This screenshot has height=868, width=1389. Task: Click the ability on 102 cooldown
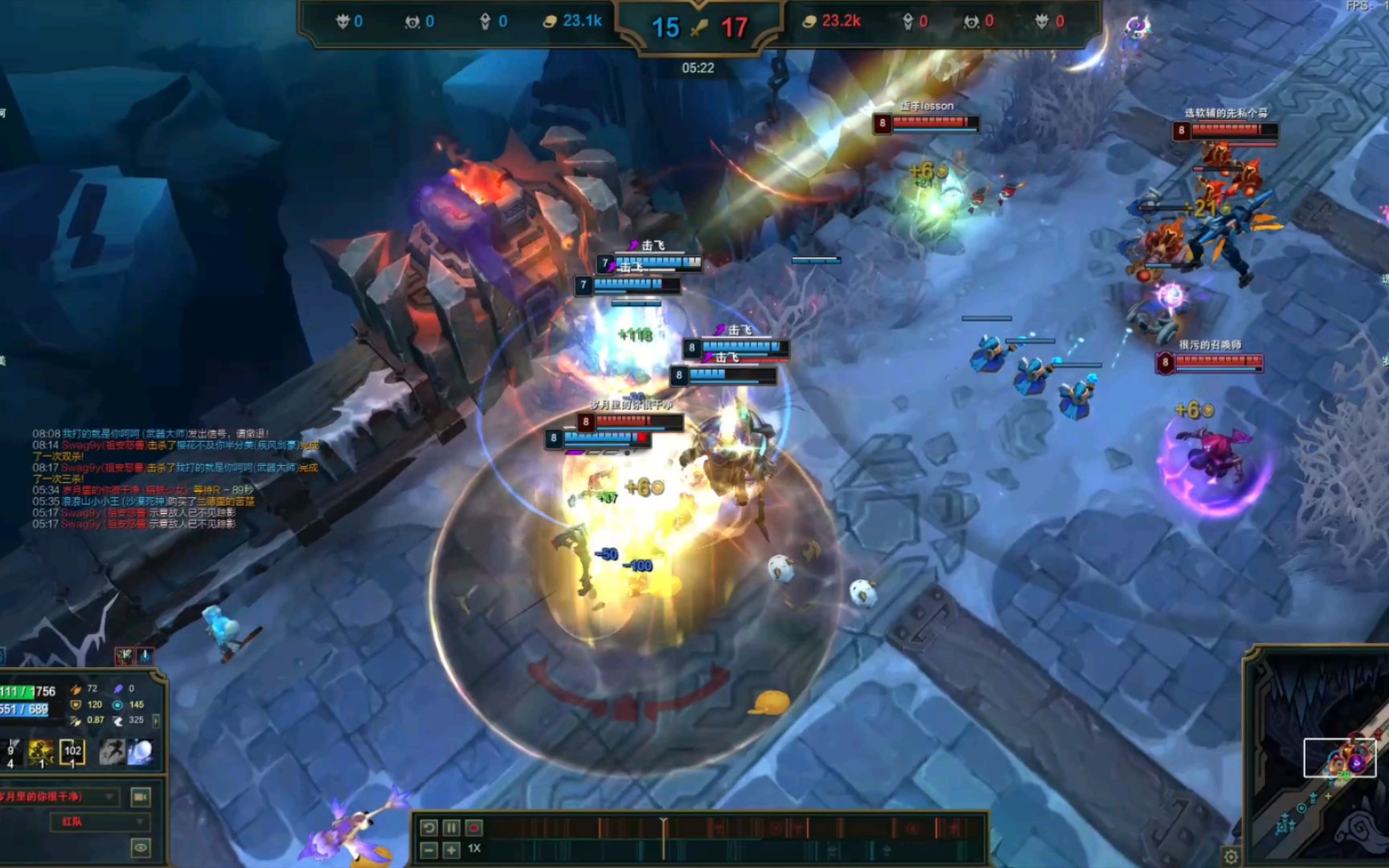pyautogui.click(x=72, y=752)
